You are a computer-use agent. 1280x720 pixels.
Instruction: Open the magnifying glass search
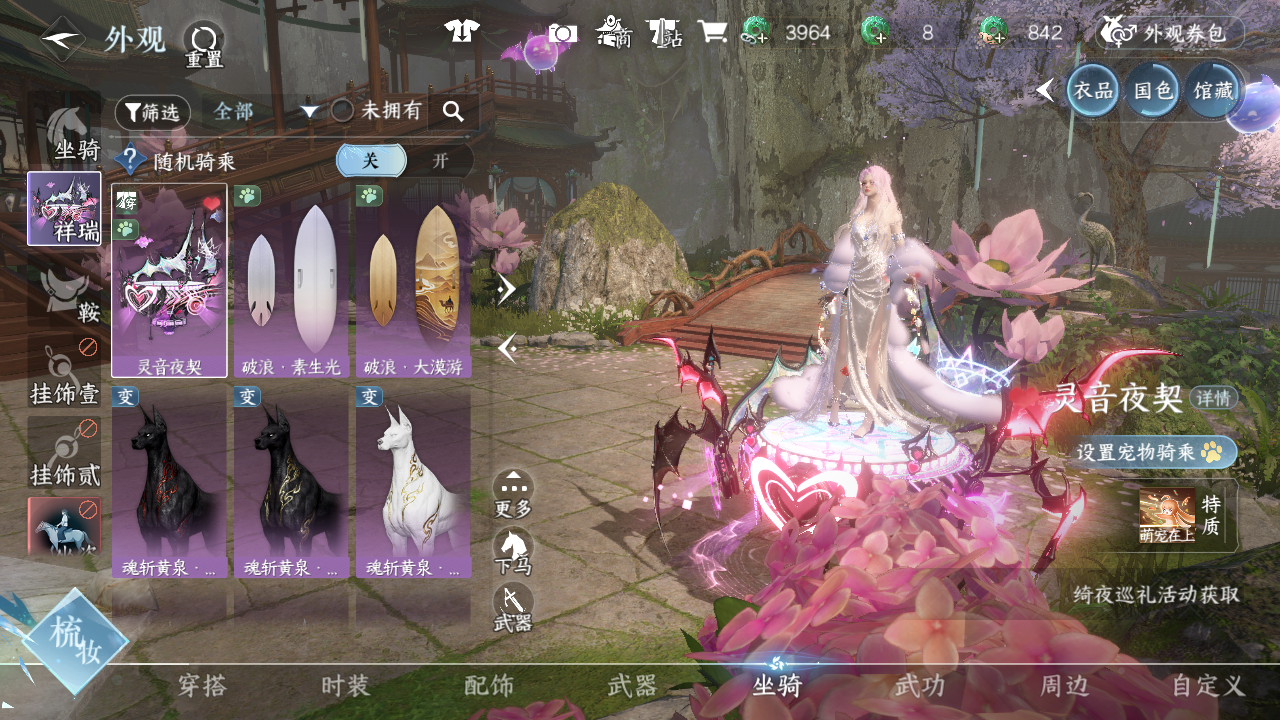coord(453,112)
